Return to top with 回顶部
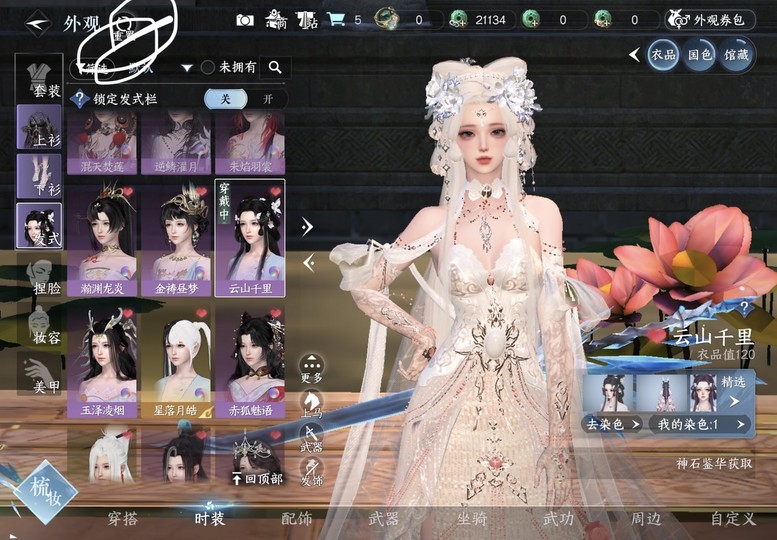777x540 pixels. pos(257,479)
